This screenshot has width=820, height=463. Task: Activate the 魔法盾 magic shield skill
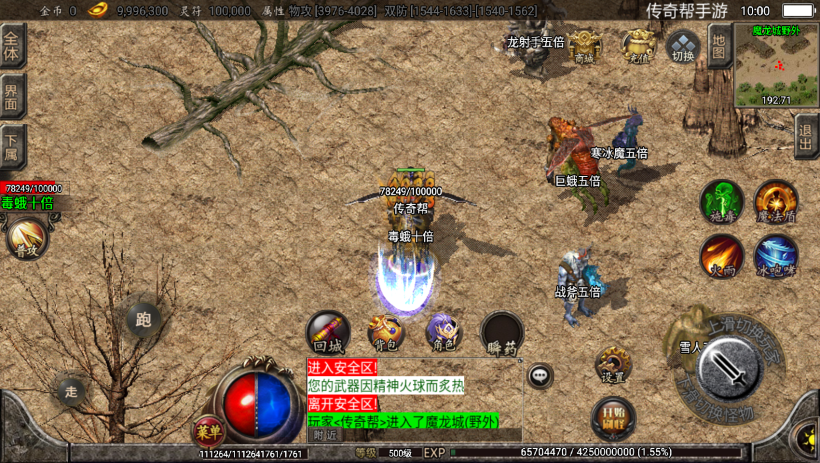775,200
